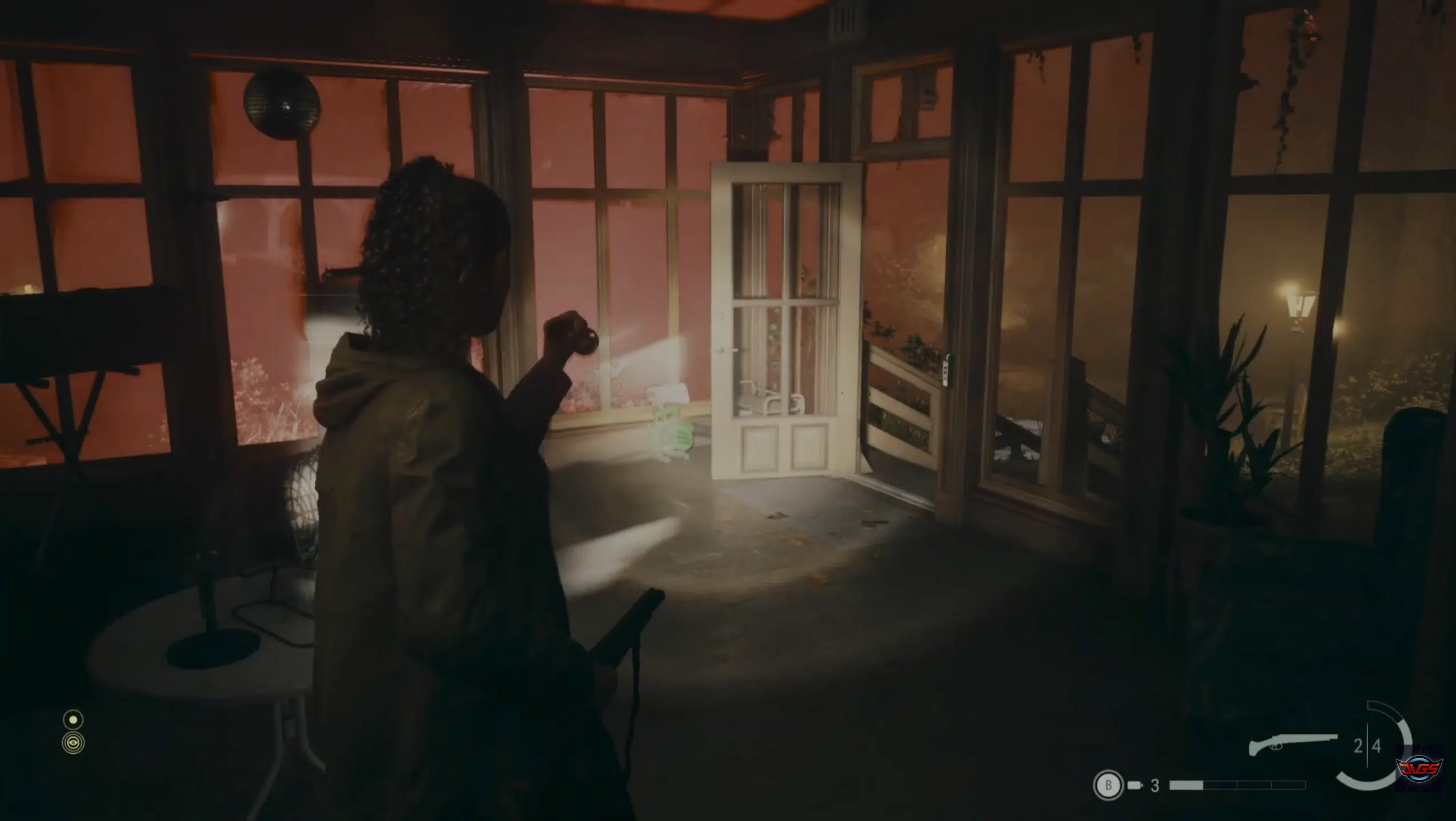Click the eye stealth indicator circle
Viewport: 1456px width, 821px height.
point(73,743)
